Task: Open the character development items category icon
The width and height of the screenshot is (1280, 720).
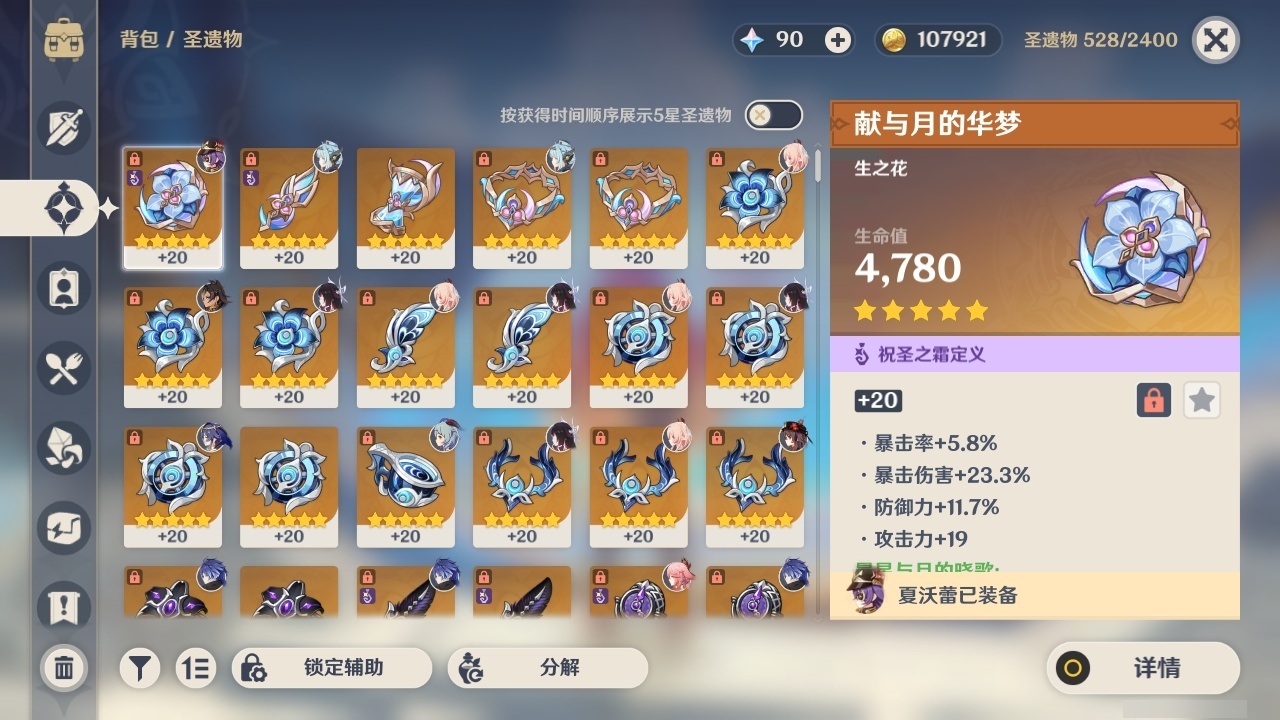Action: [x=62, y=288]
